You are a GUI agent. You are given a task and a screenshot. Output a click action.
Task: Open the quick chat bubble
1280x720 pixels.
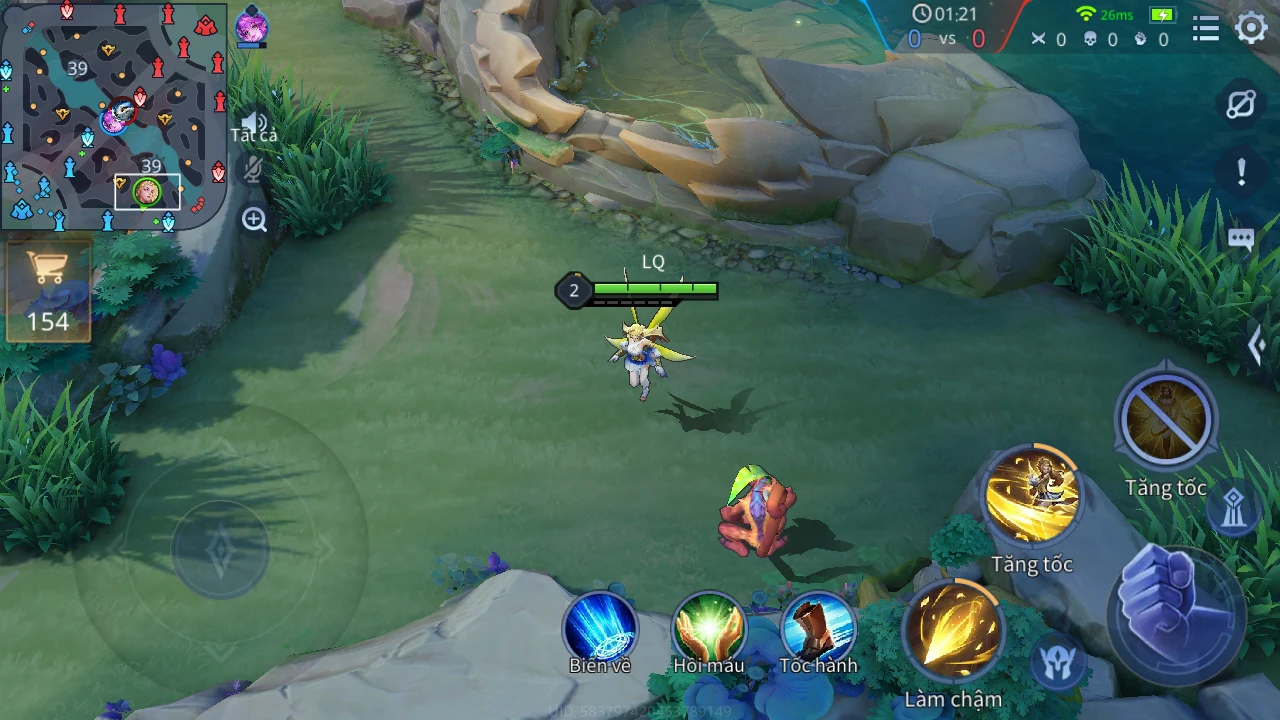(x=1241, y=240)
